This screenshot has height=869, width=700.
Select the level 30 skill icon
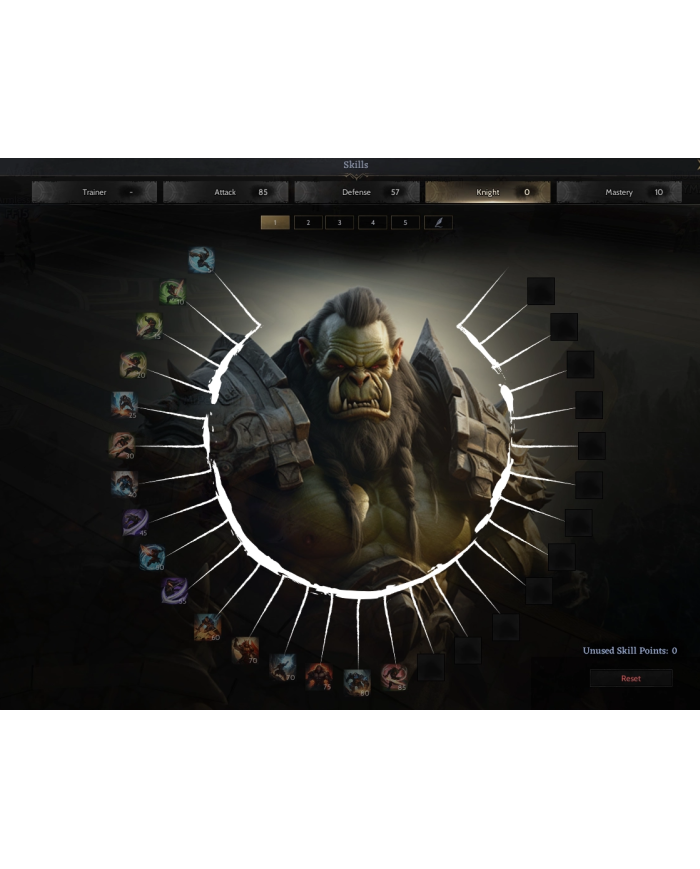click(x=122, y=445)
